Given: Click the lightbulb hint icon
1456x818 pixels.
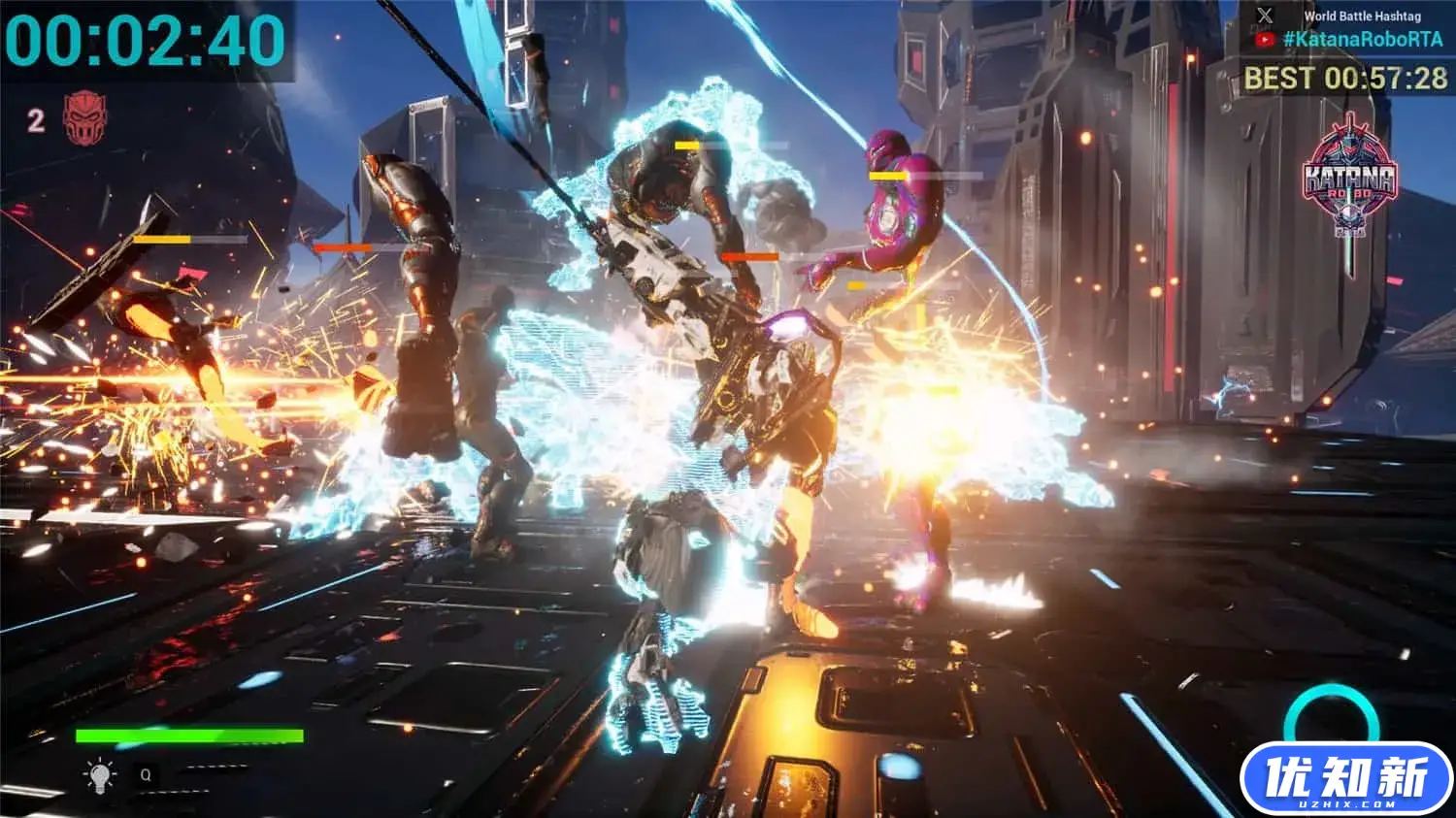Looking at the screenshot, I should click(x=99, y=775).
